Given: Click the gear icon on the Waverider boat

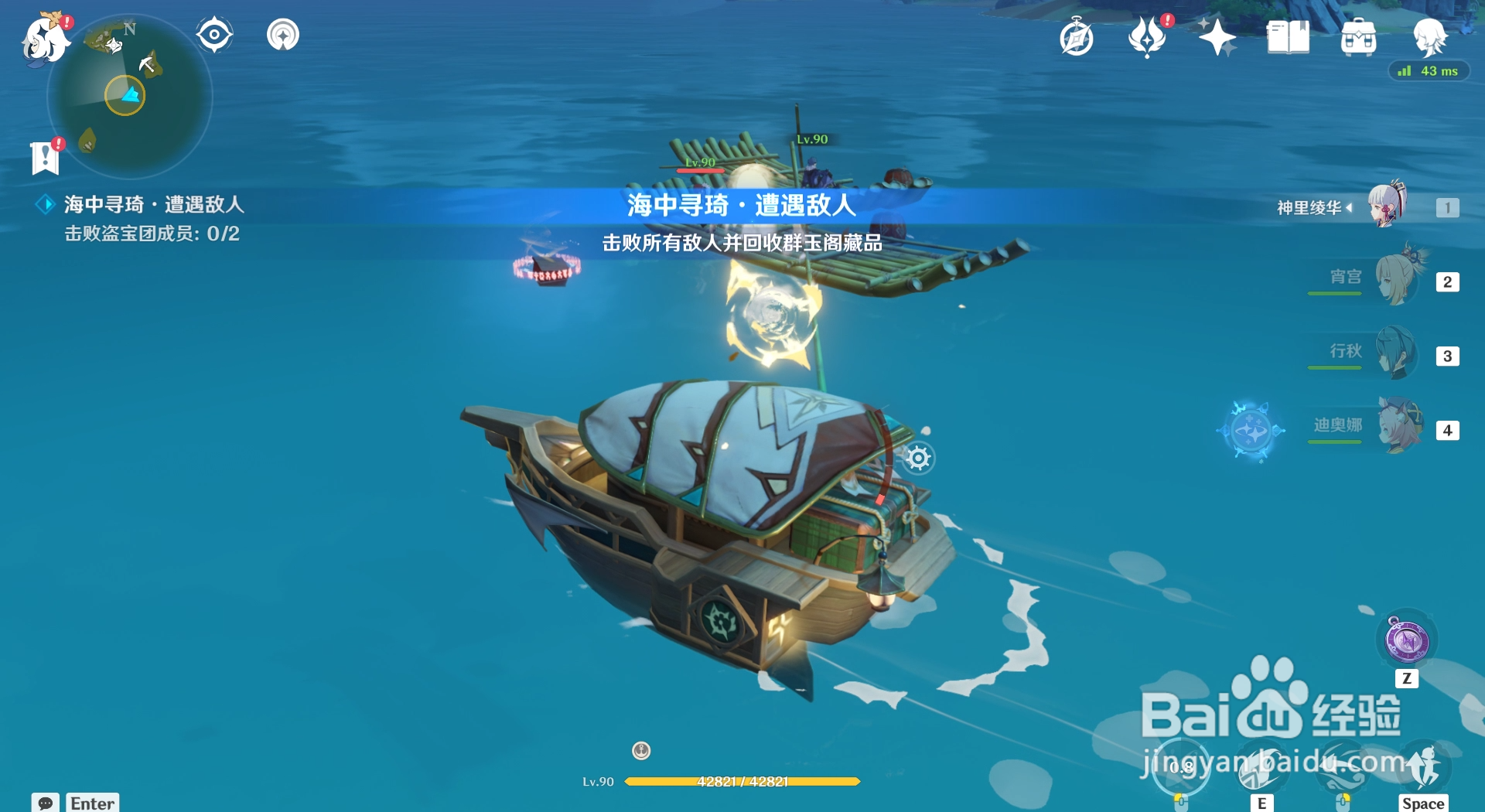Looking at the screenshot, I should (x=919, y=458).
